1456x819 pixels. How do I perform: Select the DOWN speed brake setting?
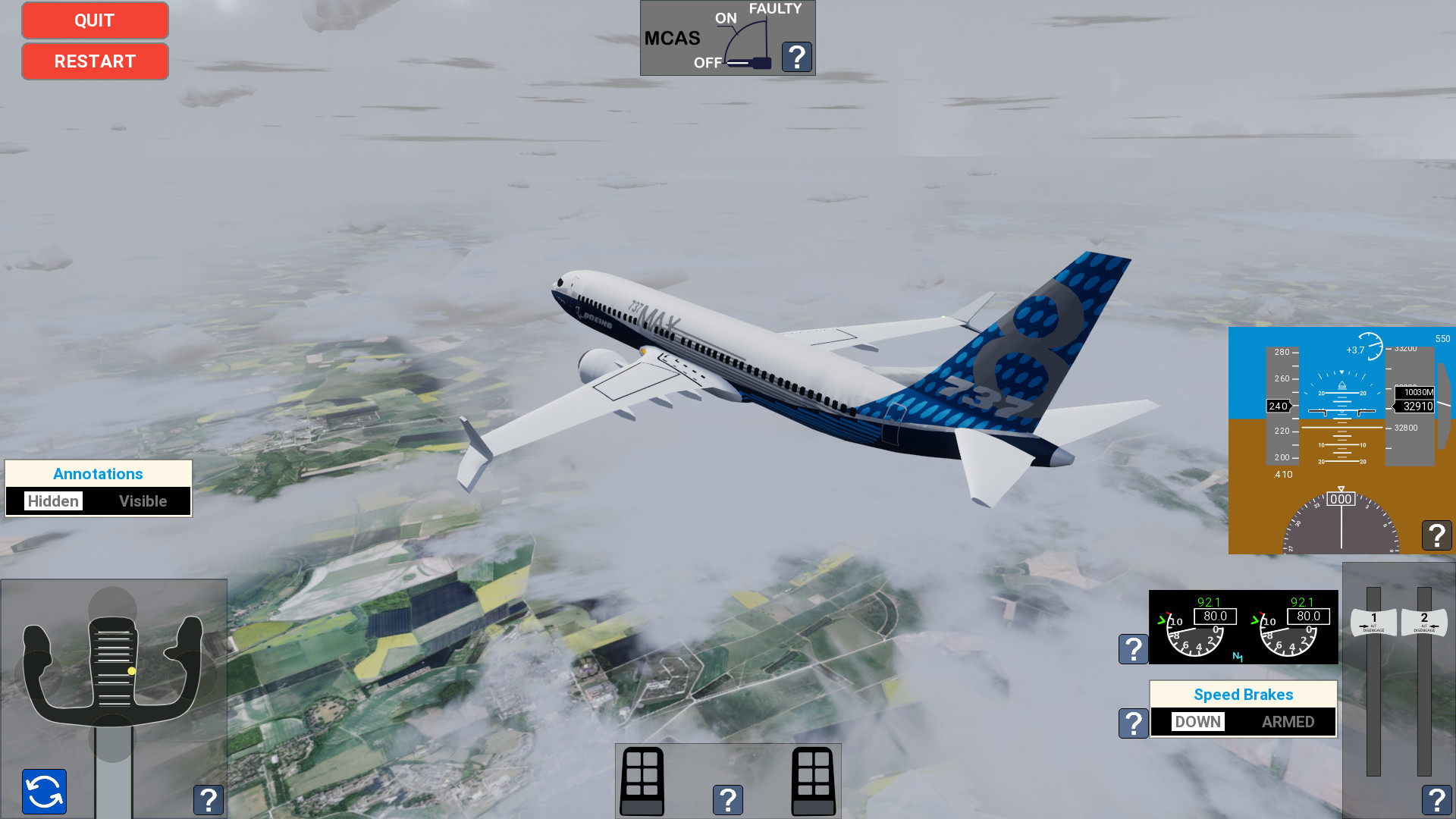(x=1198, y=722)
